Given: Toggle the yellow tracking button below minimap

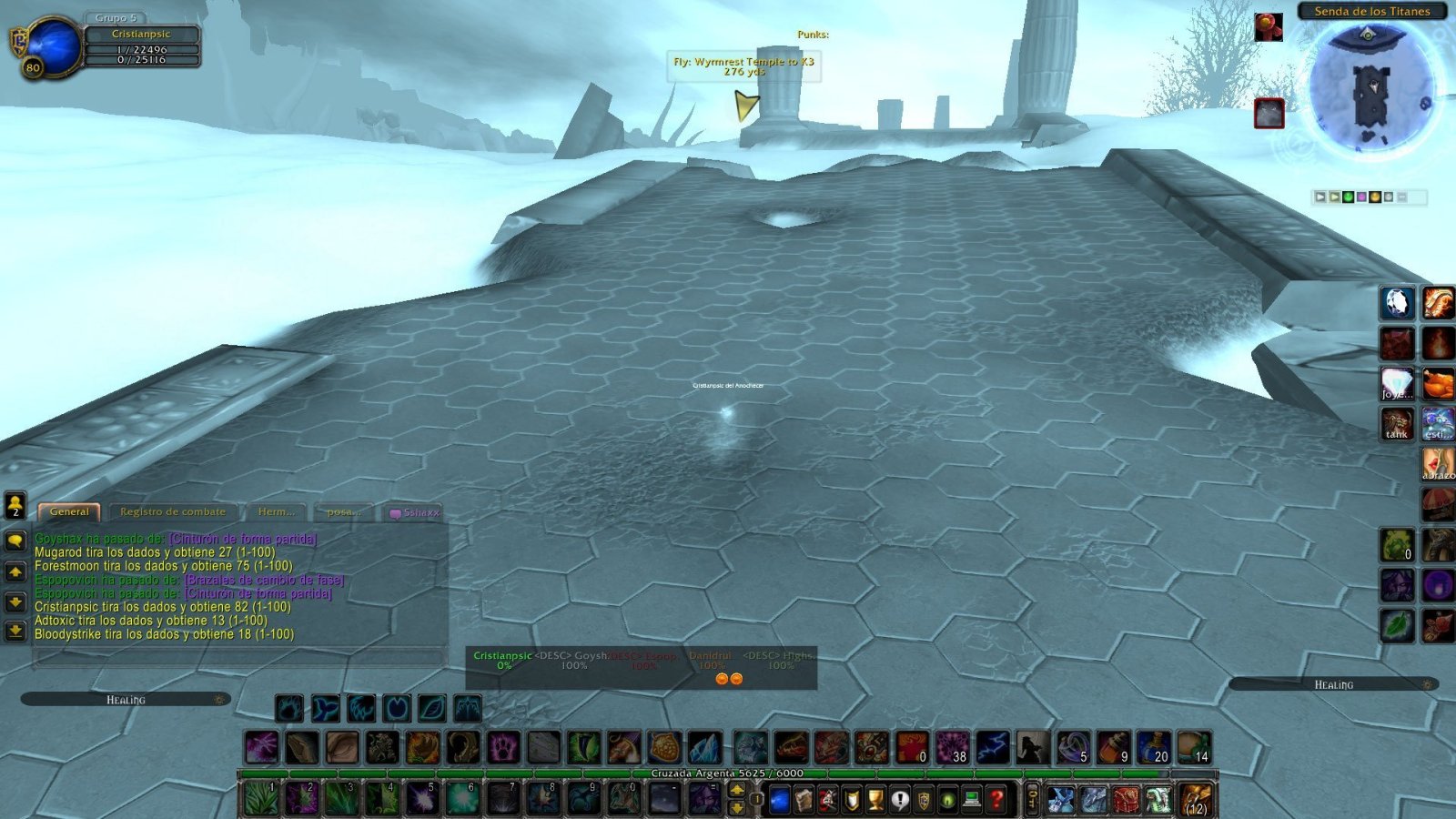Looking at the screenshot, I should tap(1375, 197).
